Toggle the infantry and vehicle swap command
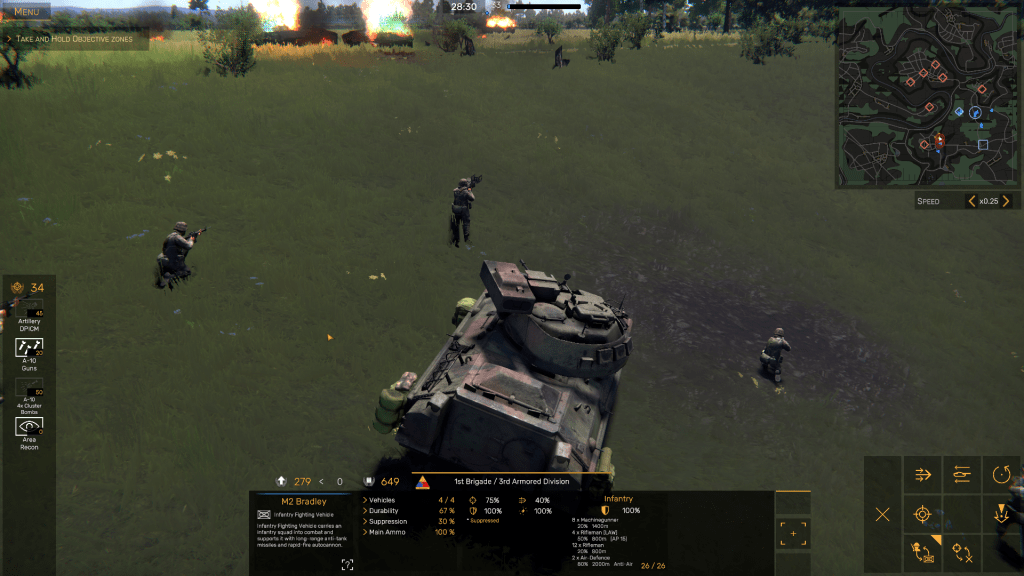The width and height of the screenshot is (1024, 576). [923, 553]
